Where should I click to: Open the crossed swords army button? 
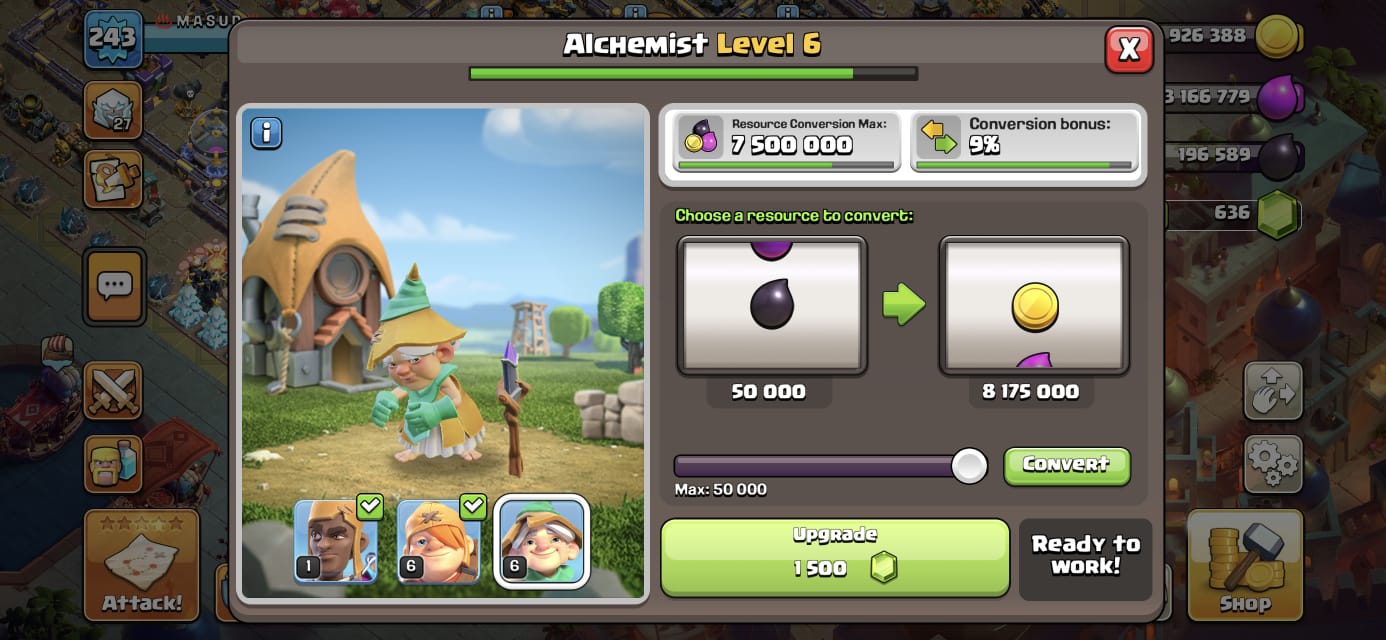click(113, 389)
